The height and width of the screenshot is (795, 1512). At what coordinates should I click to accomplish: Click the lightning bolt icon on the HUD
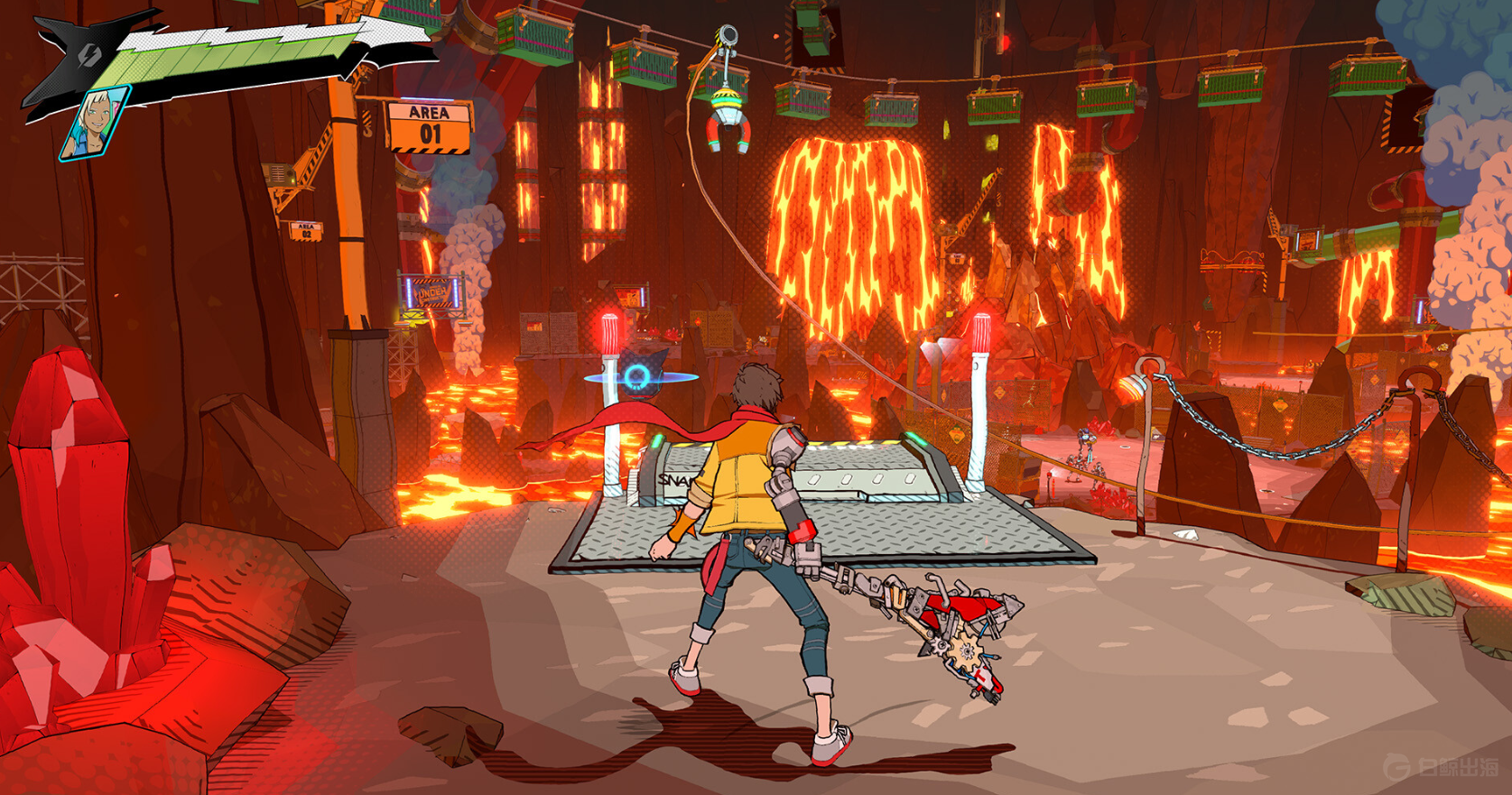pos(88,56)
